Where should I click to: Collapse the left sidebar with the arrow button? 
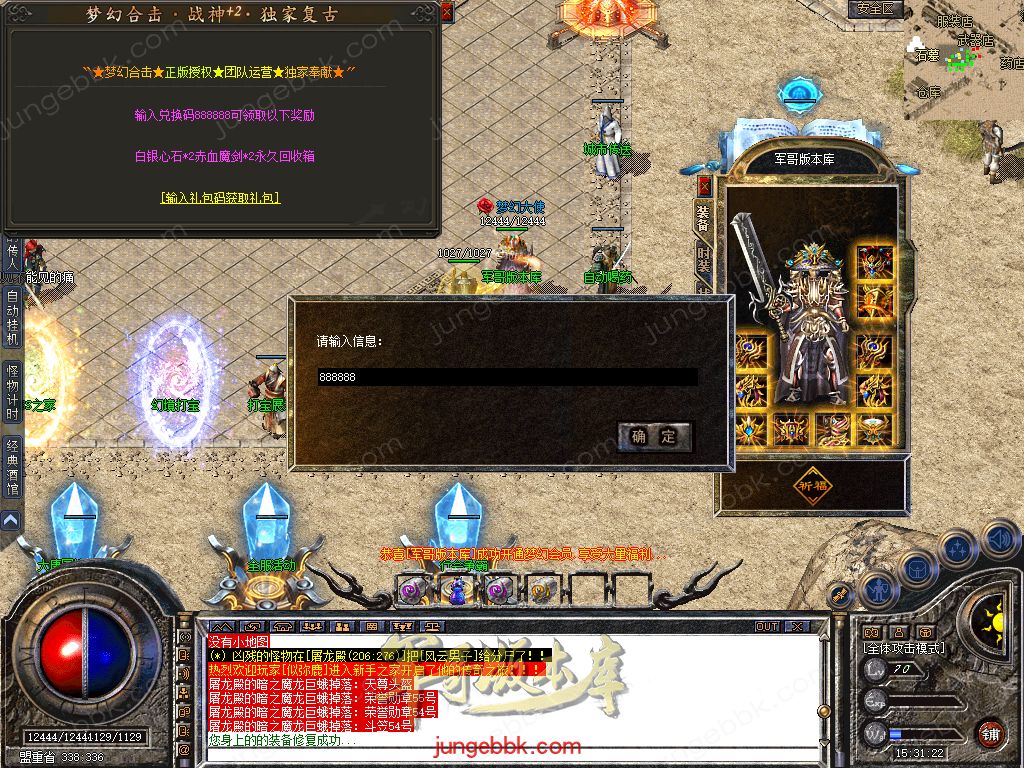point(11,520)
